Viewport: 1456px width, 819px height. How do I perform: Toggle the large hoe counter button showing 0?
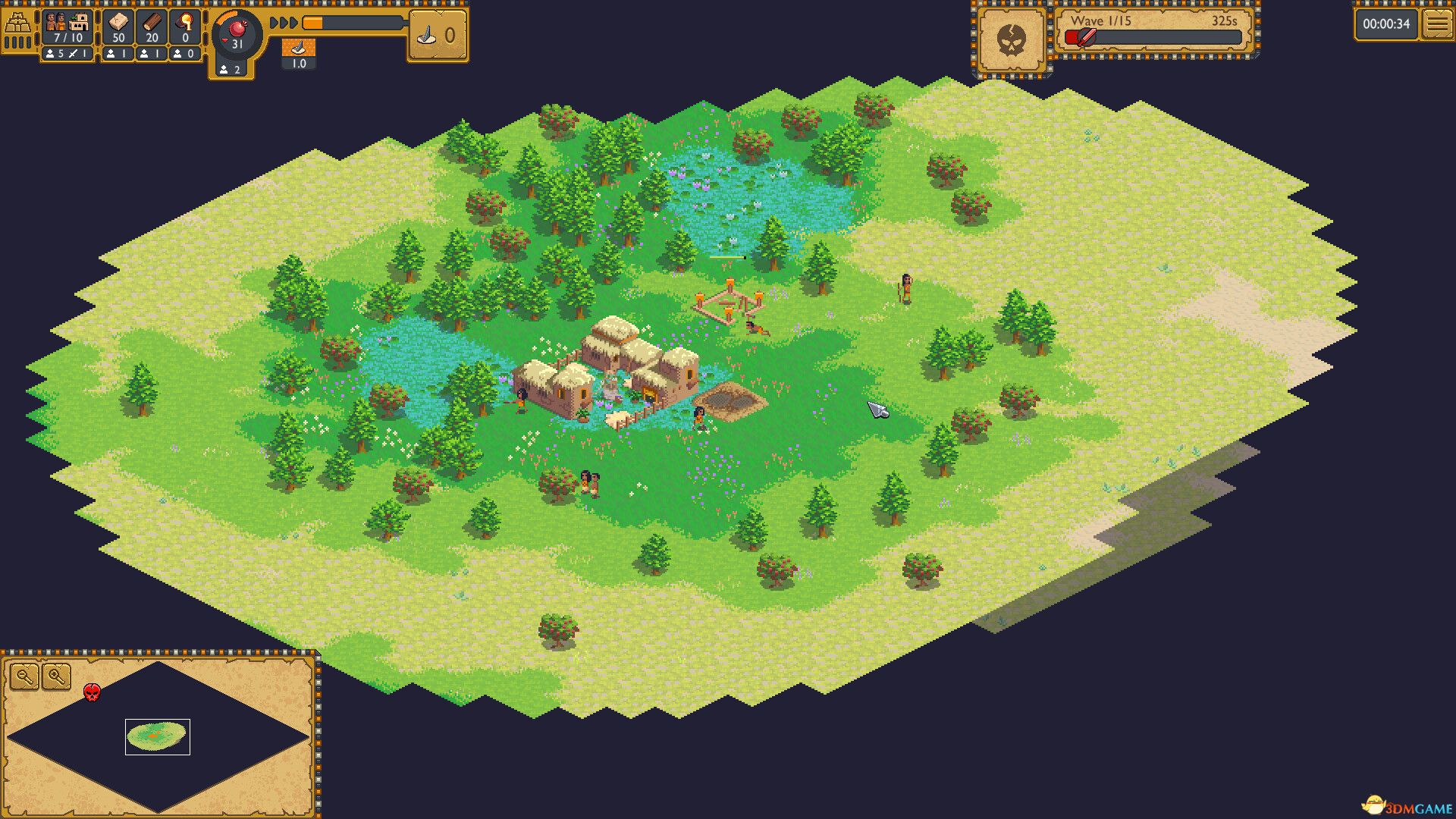[x=436, y=34]
